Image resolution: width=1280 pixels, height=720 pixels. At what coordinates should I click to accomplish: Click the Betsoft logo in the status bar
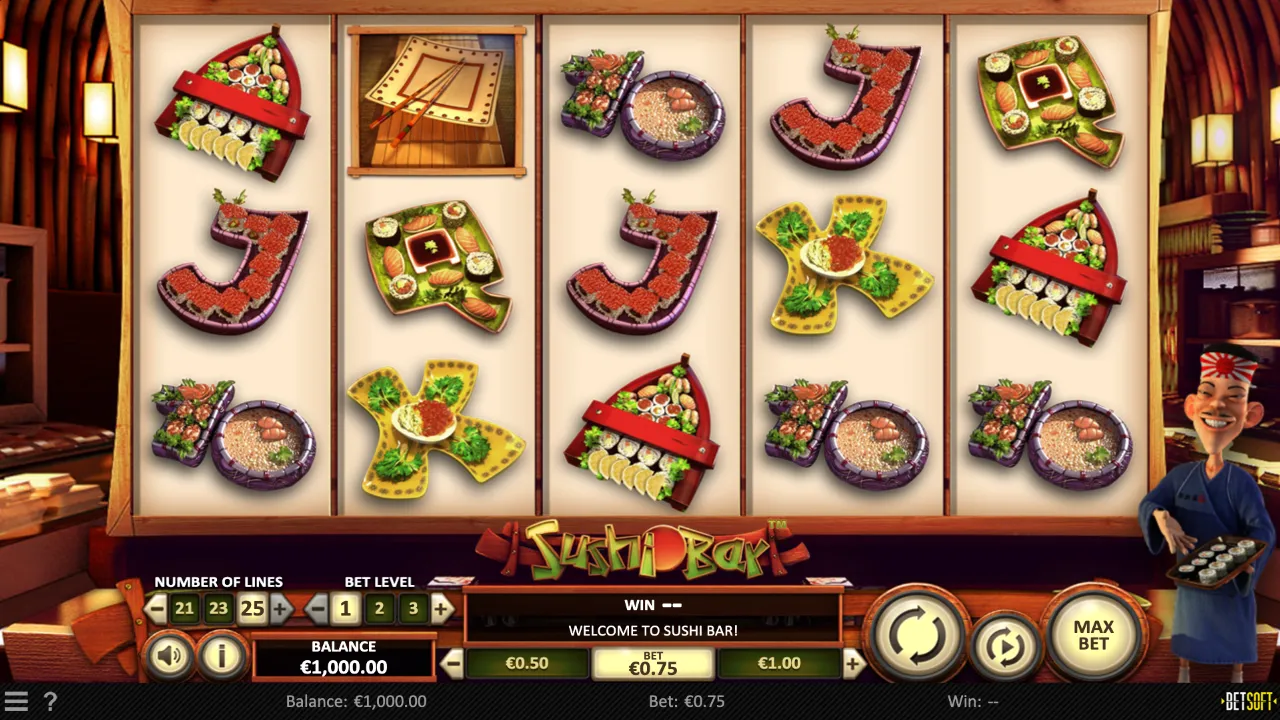click(1248, 701)
